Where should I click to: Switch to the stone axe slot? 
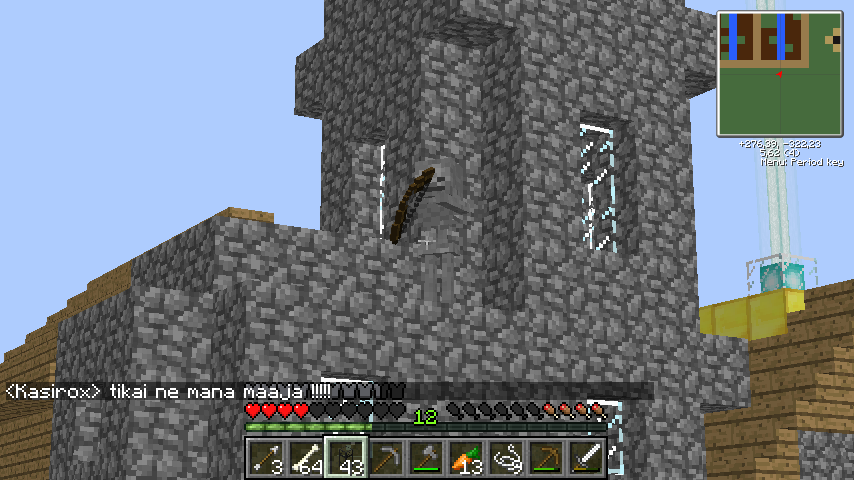click(426, 458)
